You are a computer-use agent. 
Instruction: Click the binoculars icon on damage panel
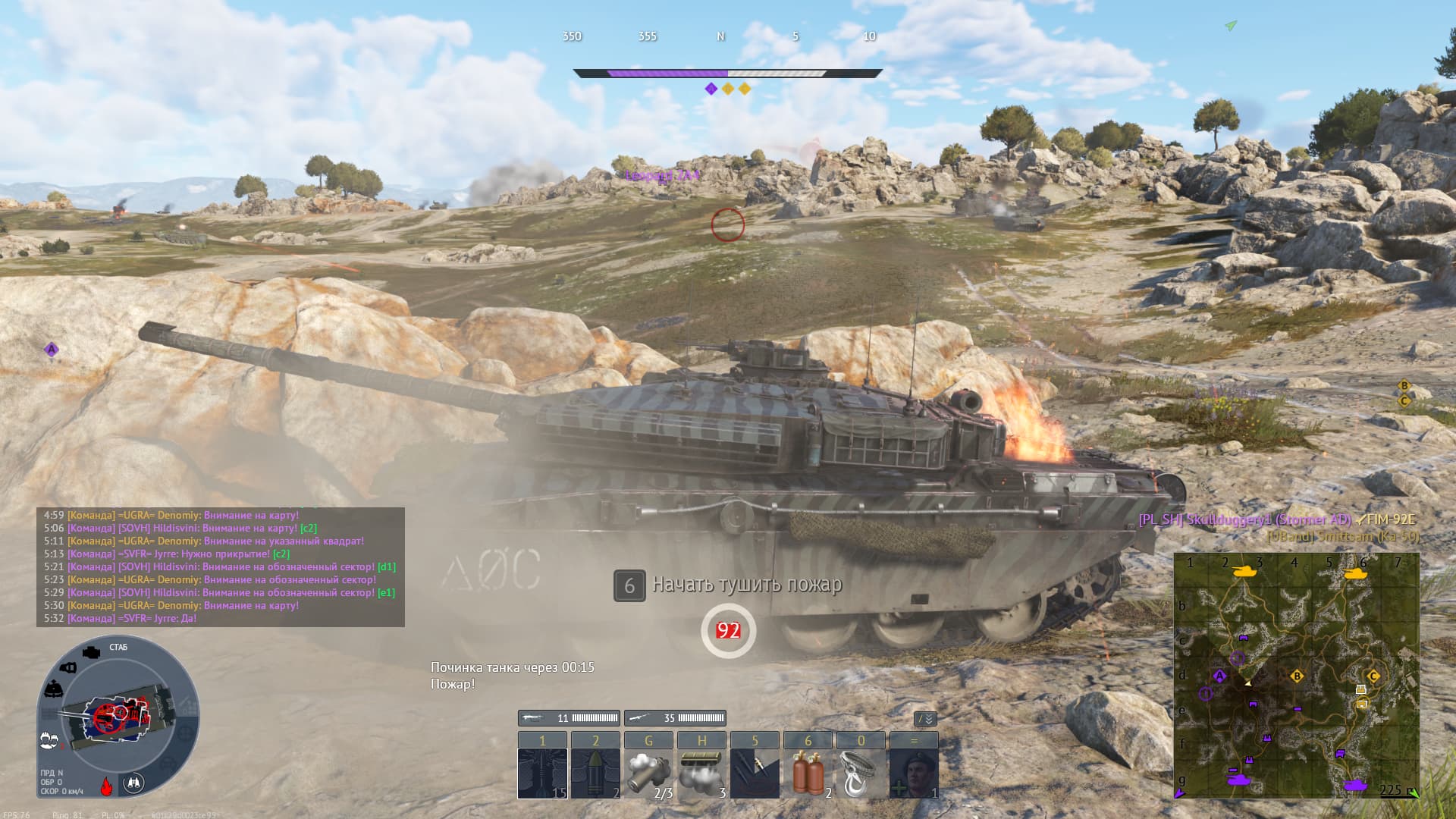coord(134,782)
